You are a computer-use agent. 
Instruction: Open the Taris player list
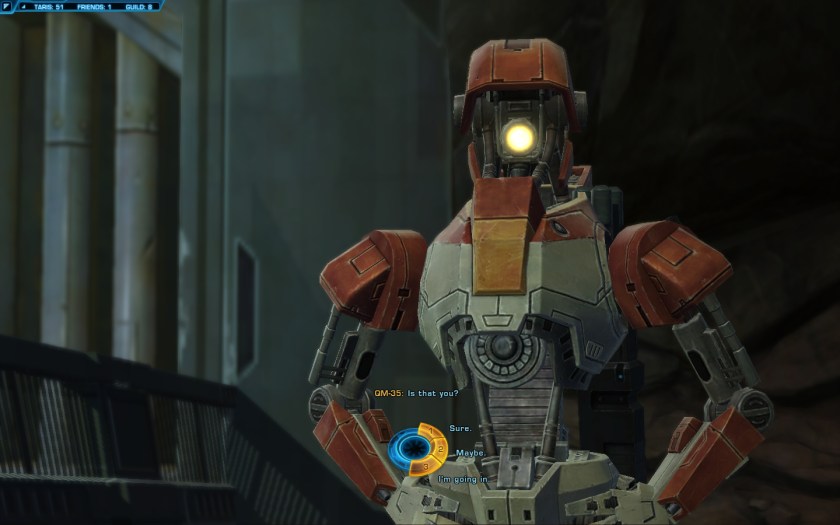point(47,6)
